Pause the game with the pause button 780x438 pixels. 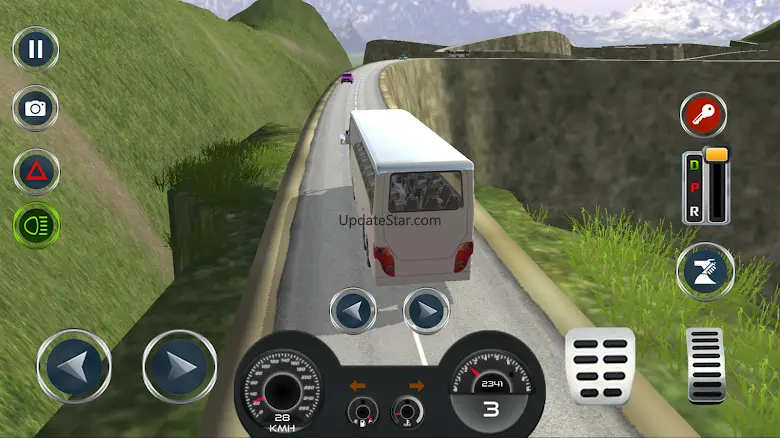coord(36,48)
